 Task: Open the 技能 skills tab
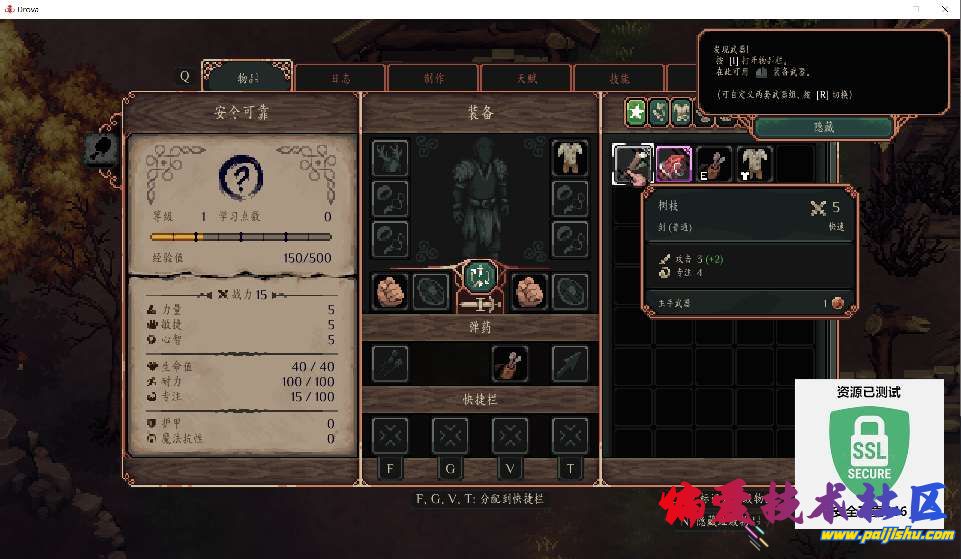tap(619, 77)
